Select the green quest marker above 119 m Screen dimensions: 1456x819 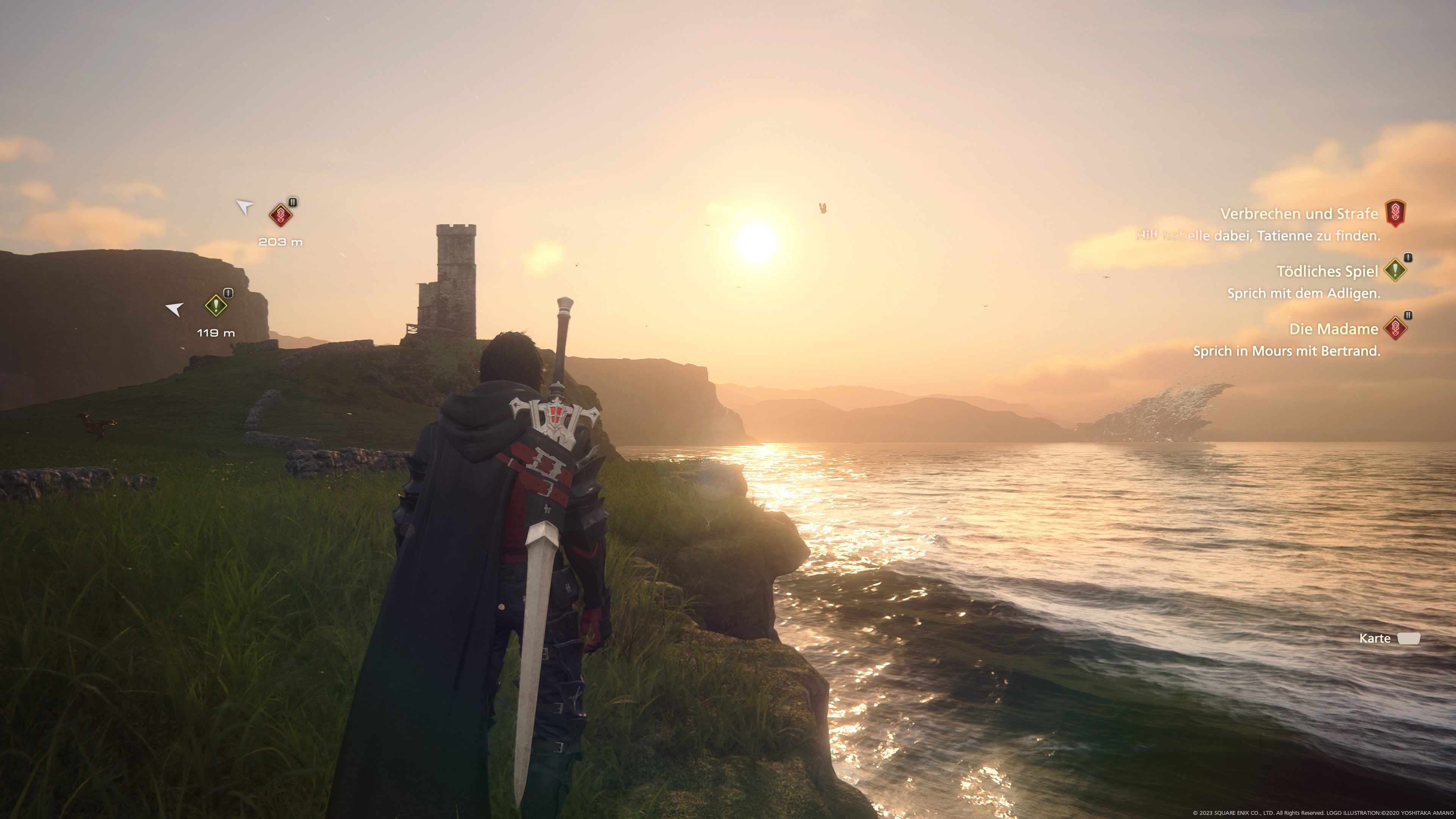(217, 305)
